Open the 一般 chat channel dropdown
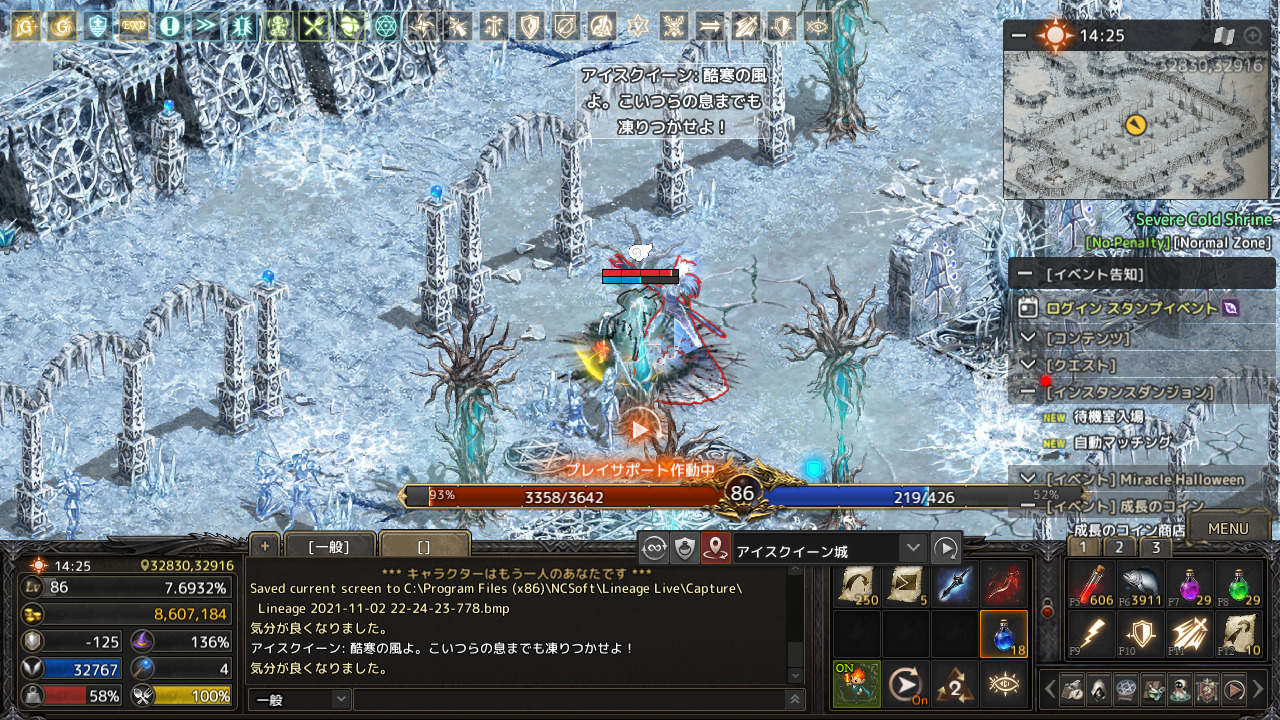 300,700
